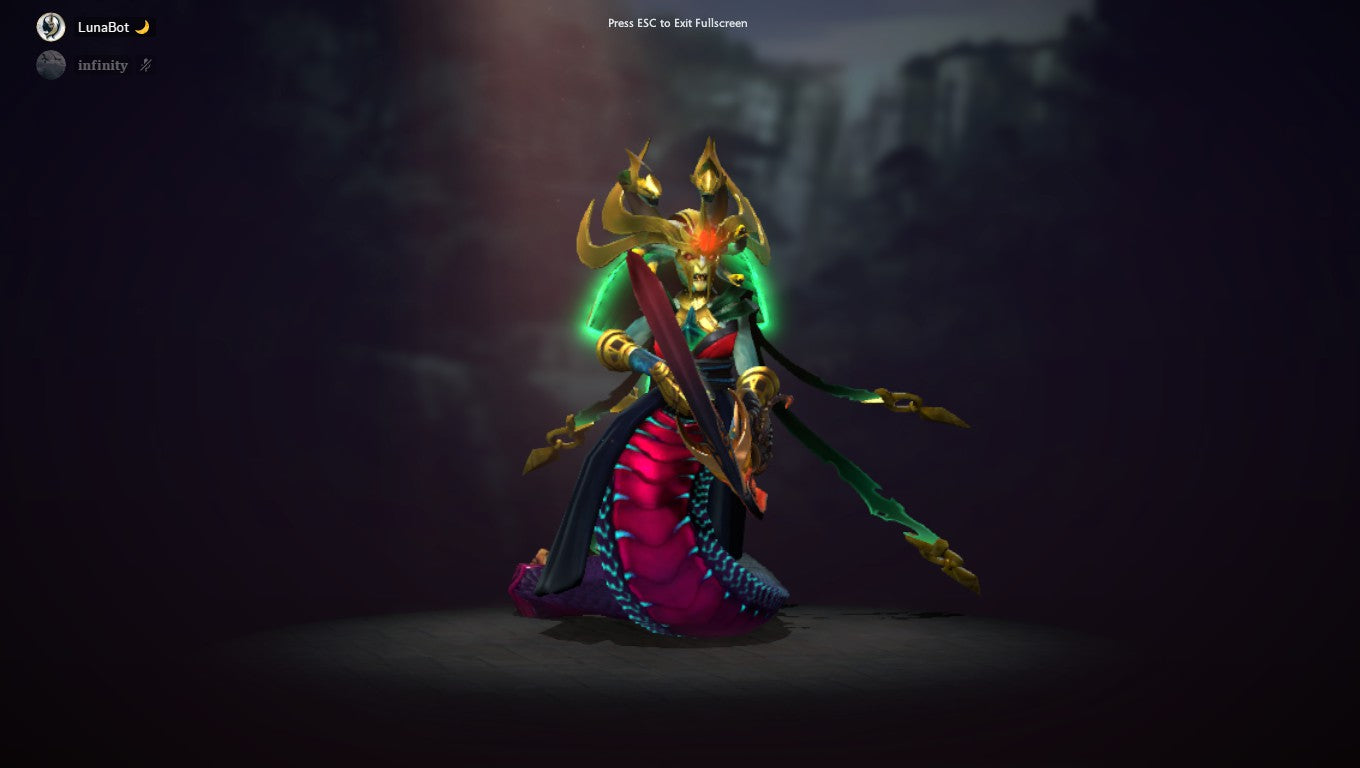
Task: Click infinity's grayed-out avatar icon
Action: 50,64
